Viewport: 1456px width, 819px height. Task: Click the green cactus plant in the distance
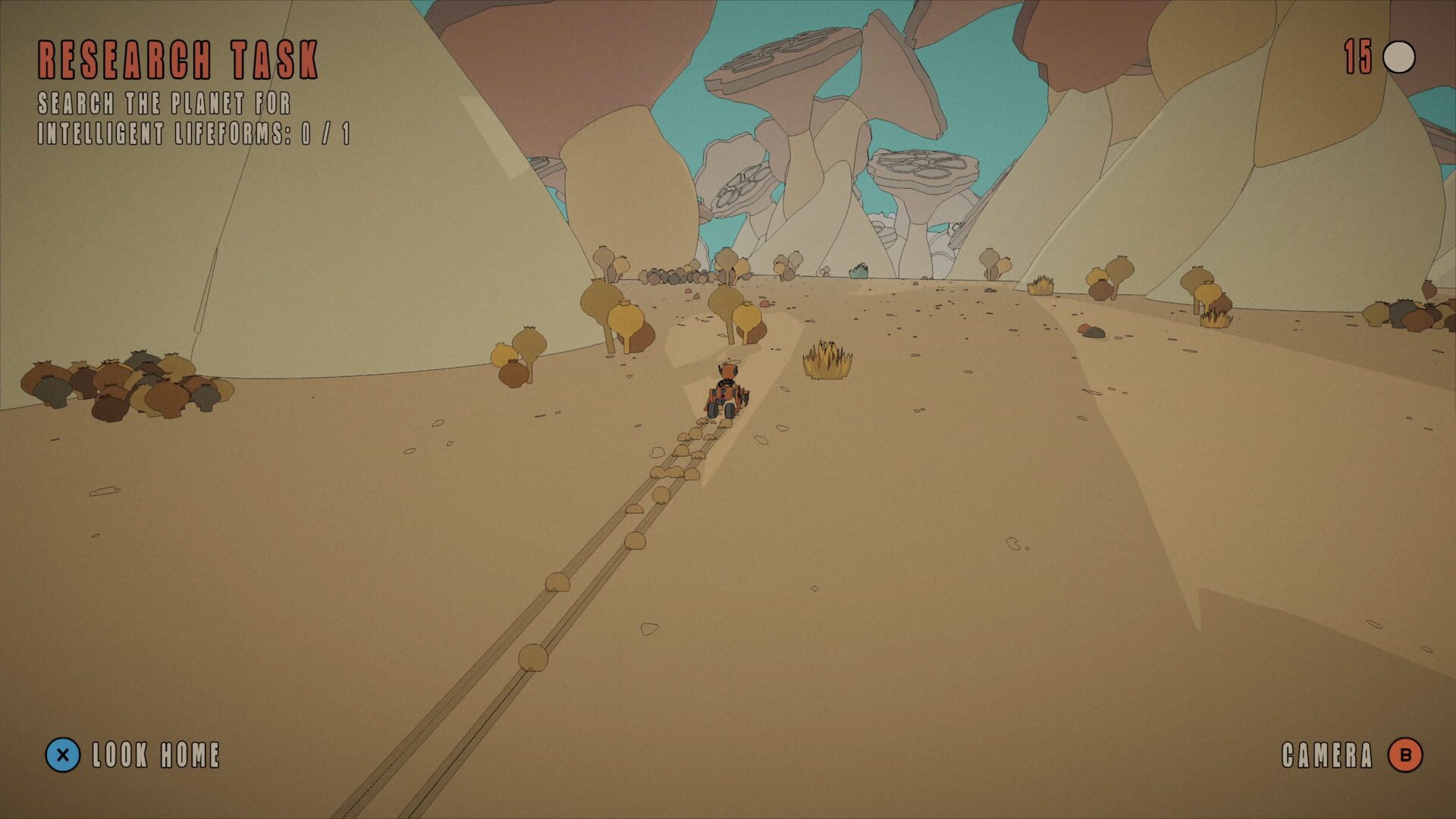pyautogui.click(x=859, y=269)
